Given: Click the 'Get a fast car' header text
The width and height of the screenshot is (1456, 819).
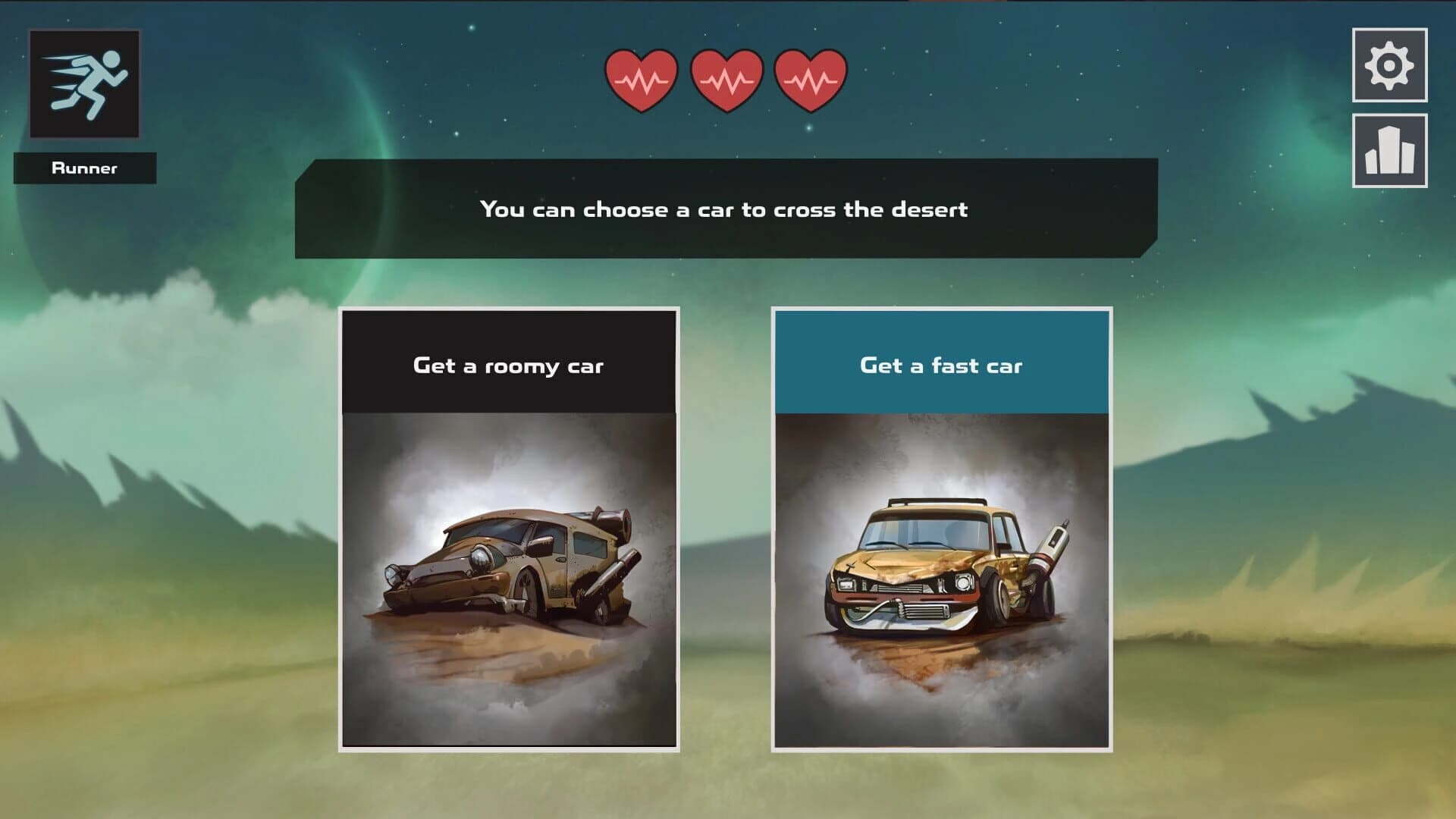Looking at the screenshot, I should [x=943, y=366].
